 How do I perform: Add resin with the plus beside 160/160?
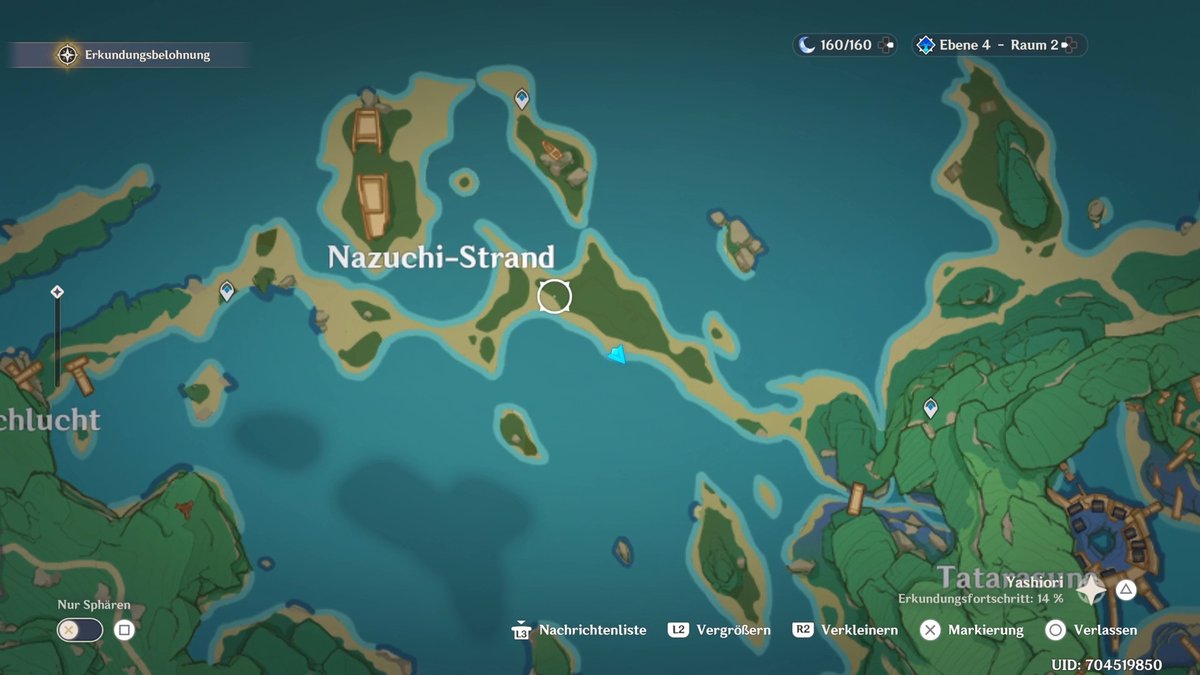click(886, 45)
